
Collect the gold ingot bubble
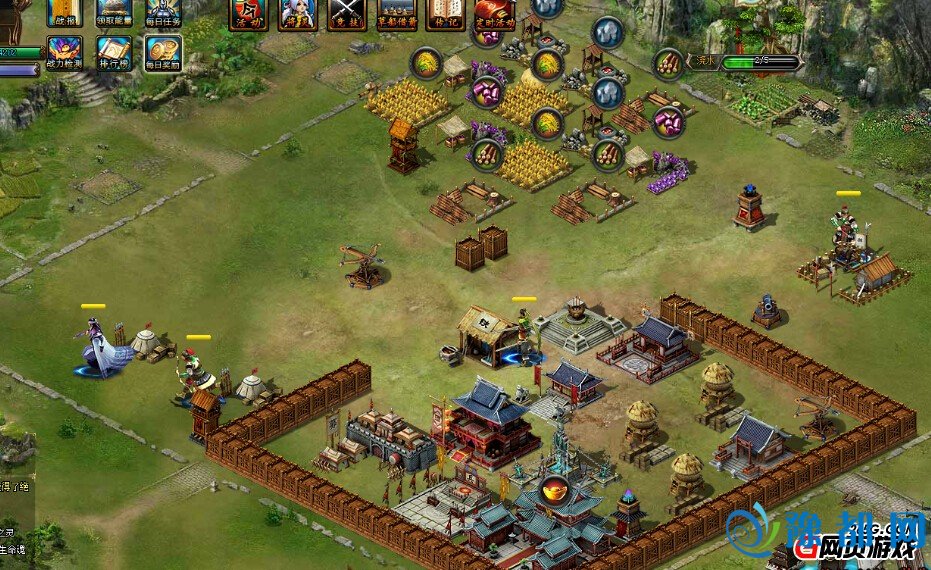point(552,490)
